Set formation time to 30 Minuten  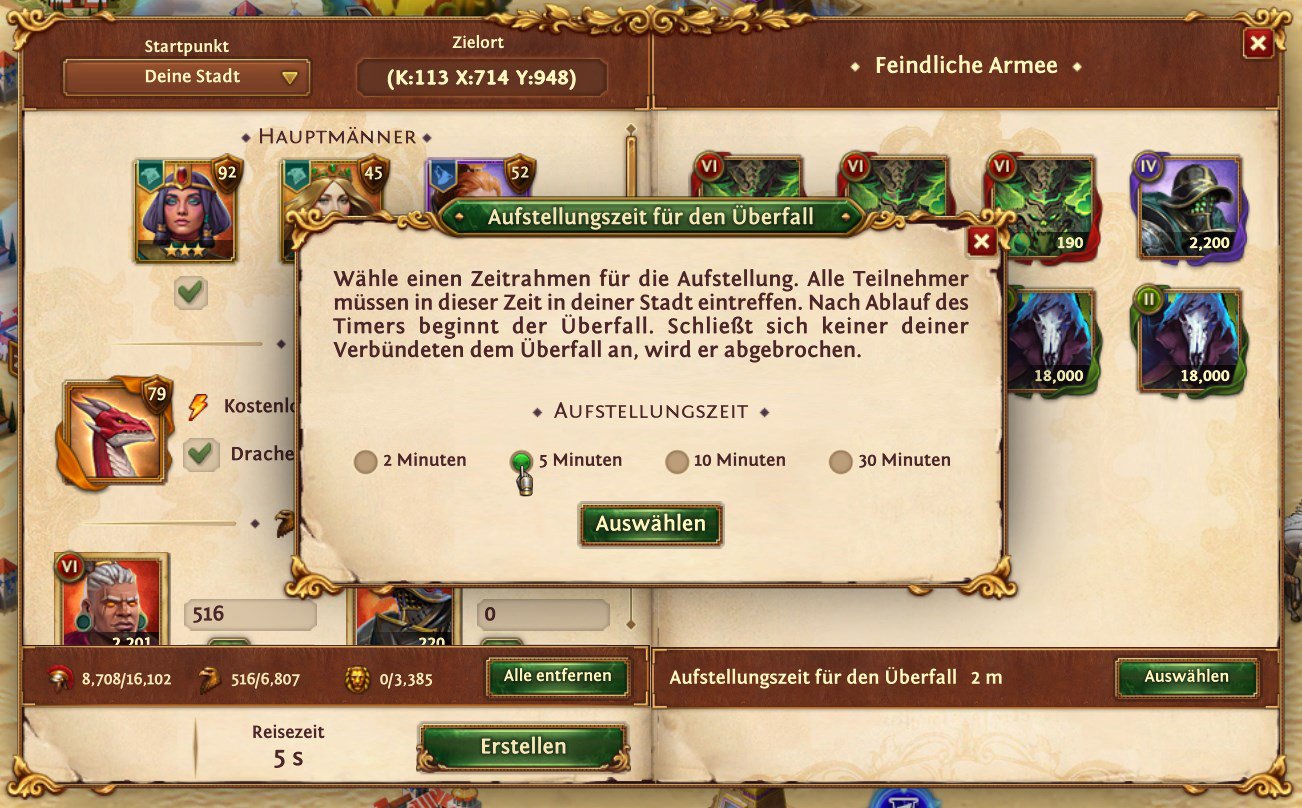coord(841,461)
